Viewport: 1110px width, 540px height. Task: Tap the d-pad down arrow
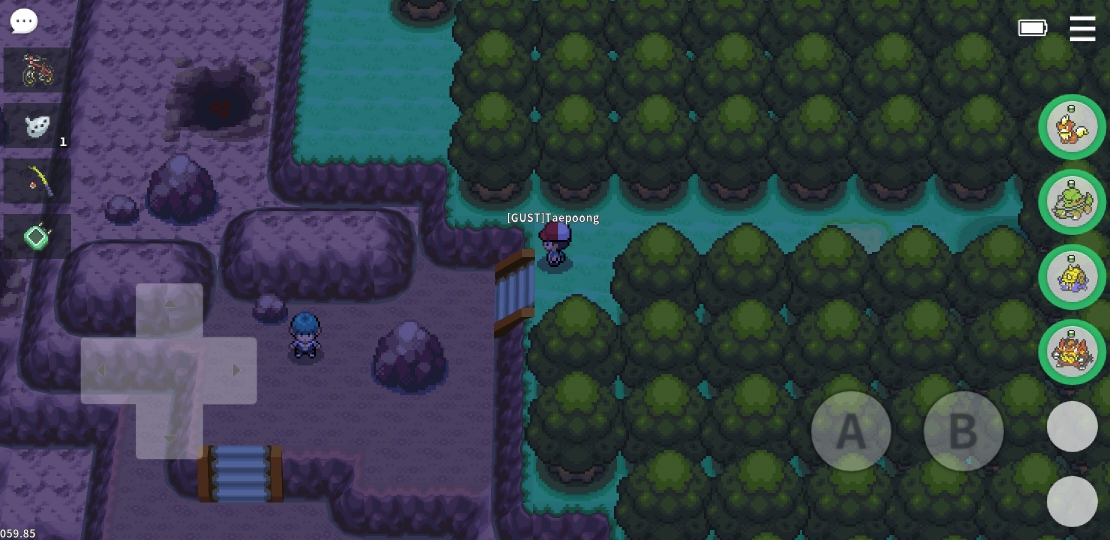pyautogui.click(x=169, y=436)
